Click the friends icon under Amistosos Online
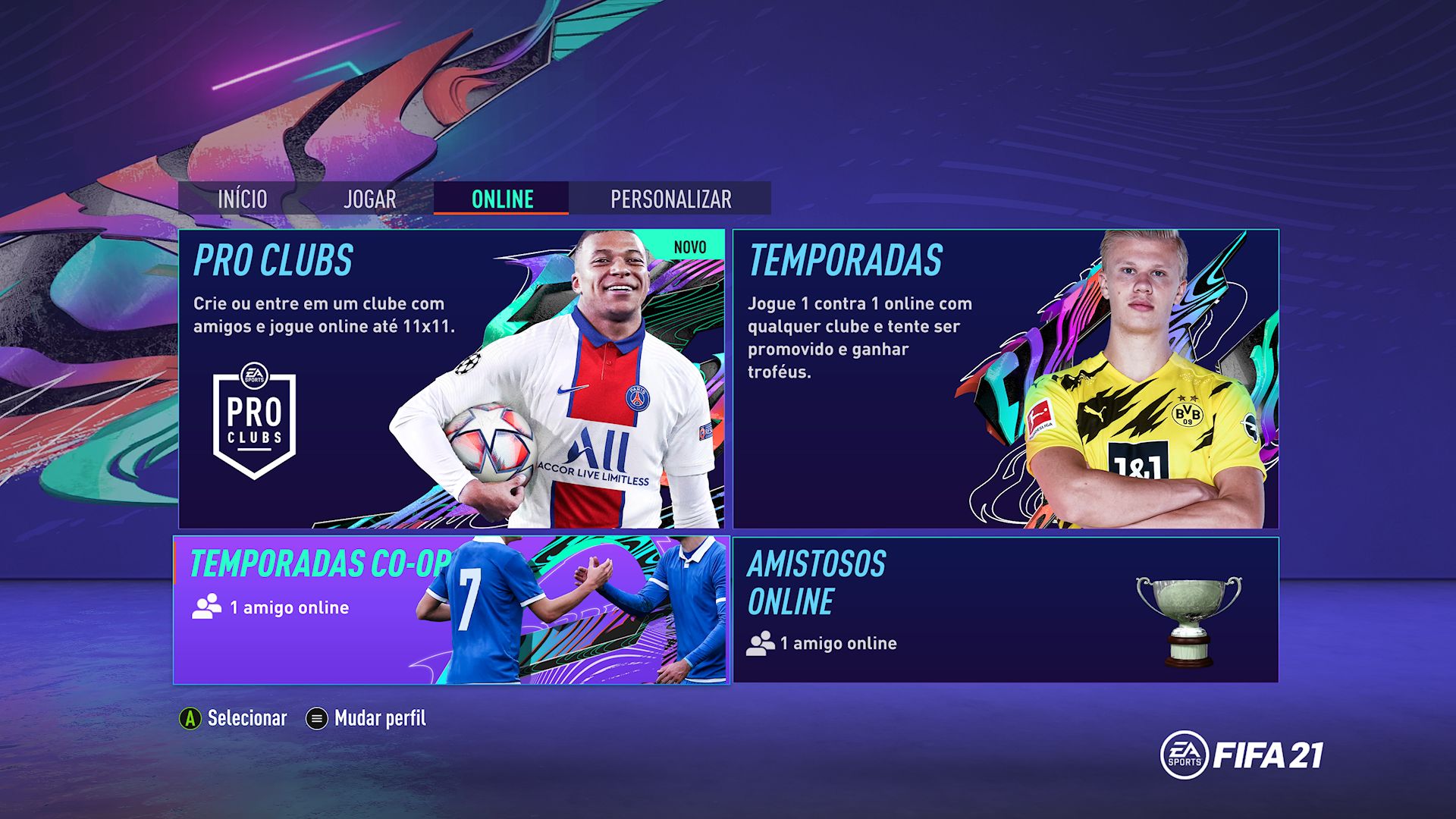Viewport: 1456px width, 819px height. 759,642
